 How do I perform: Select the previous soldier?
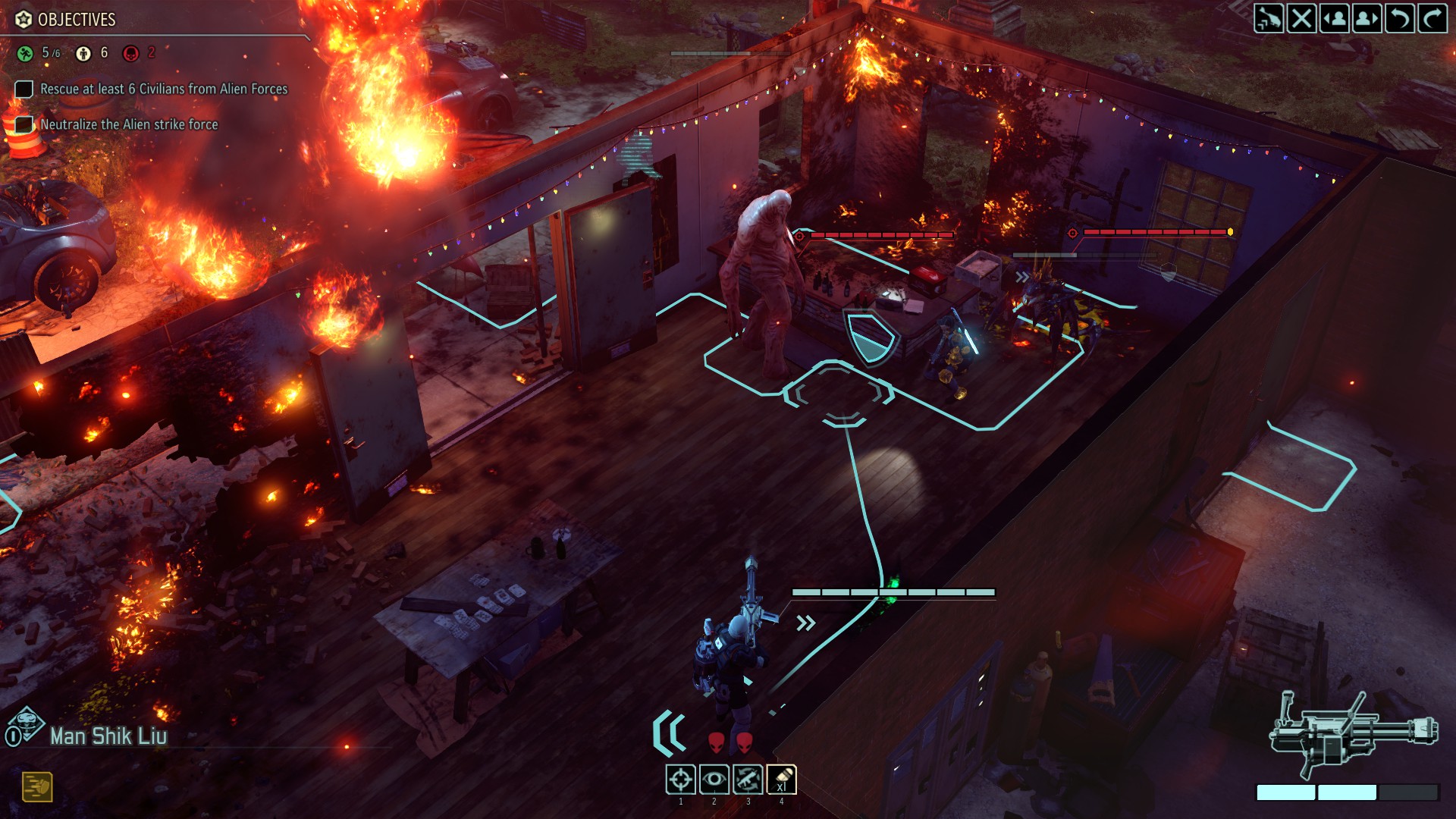(x=1335, y=18)
